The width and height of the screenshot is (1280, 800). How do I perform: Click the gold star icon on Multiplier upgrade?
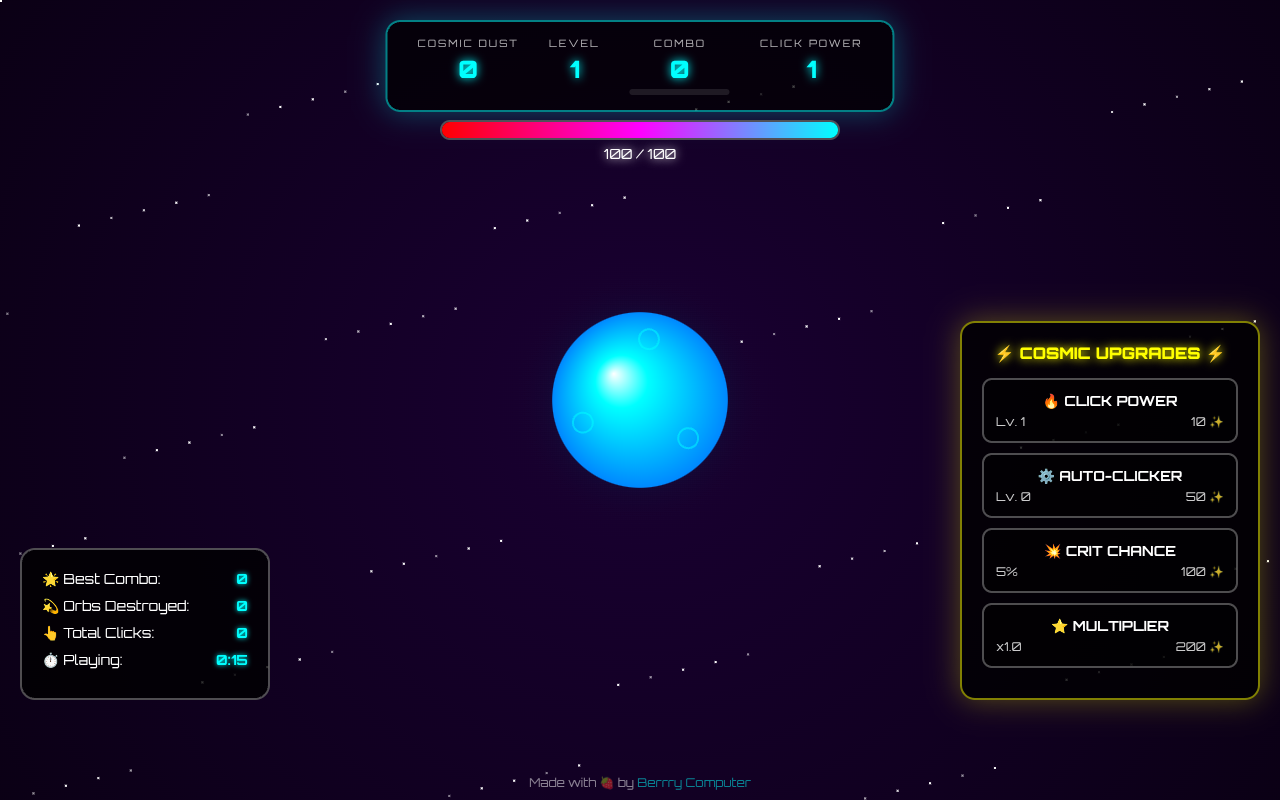coord(1059,625)
